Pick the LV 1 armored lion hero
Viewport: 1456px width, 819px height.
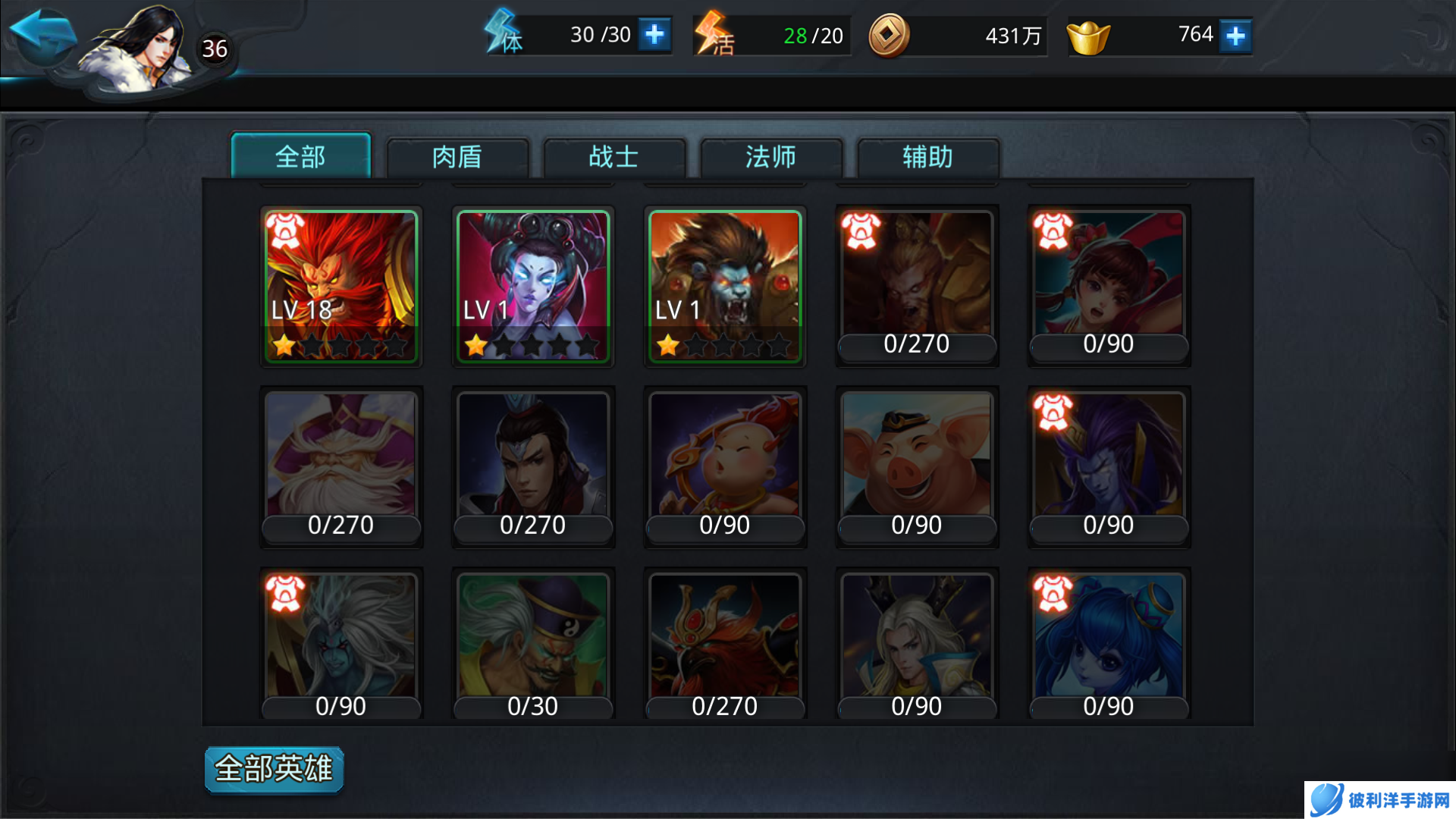(x=725, y=286)
